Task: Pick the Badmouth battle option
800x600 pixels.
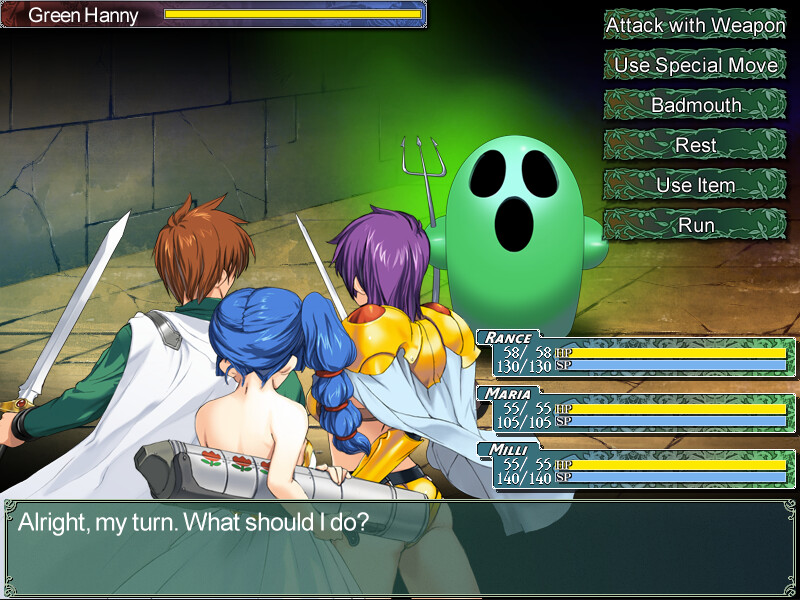Action: coord(695,105)
